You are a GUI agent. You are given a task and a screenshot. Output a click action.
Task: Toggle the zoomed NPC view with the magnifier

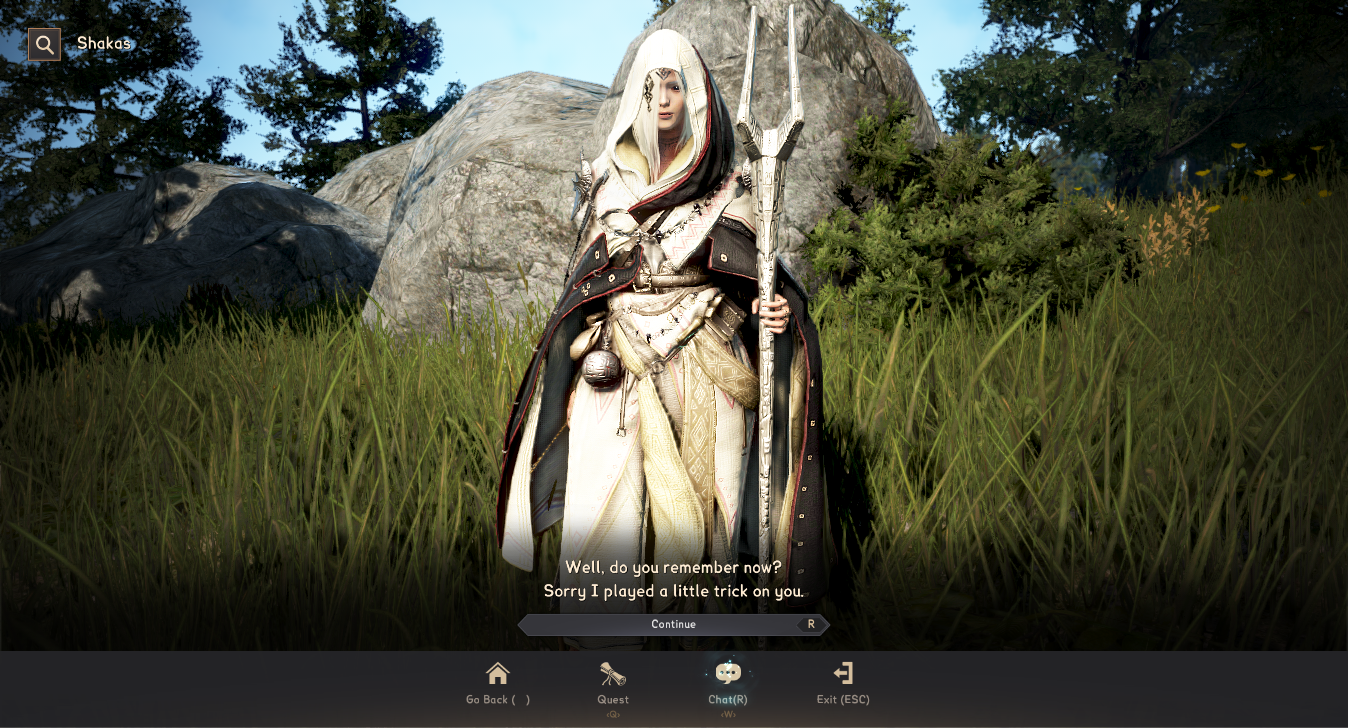[44, 44]
